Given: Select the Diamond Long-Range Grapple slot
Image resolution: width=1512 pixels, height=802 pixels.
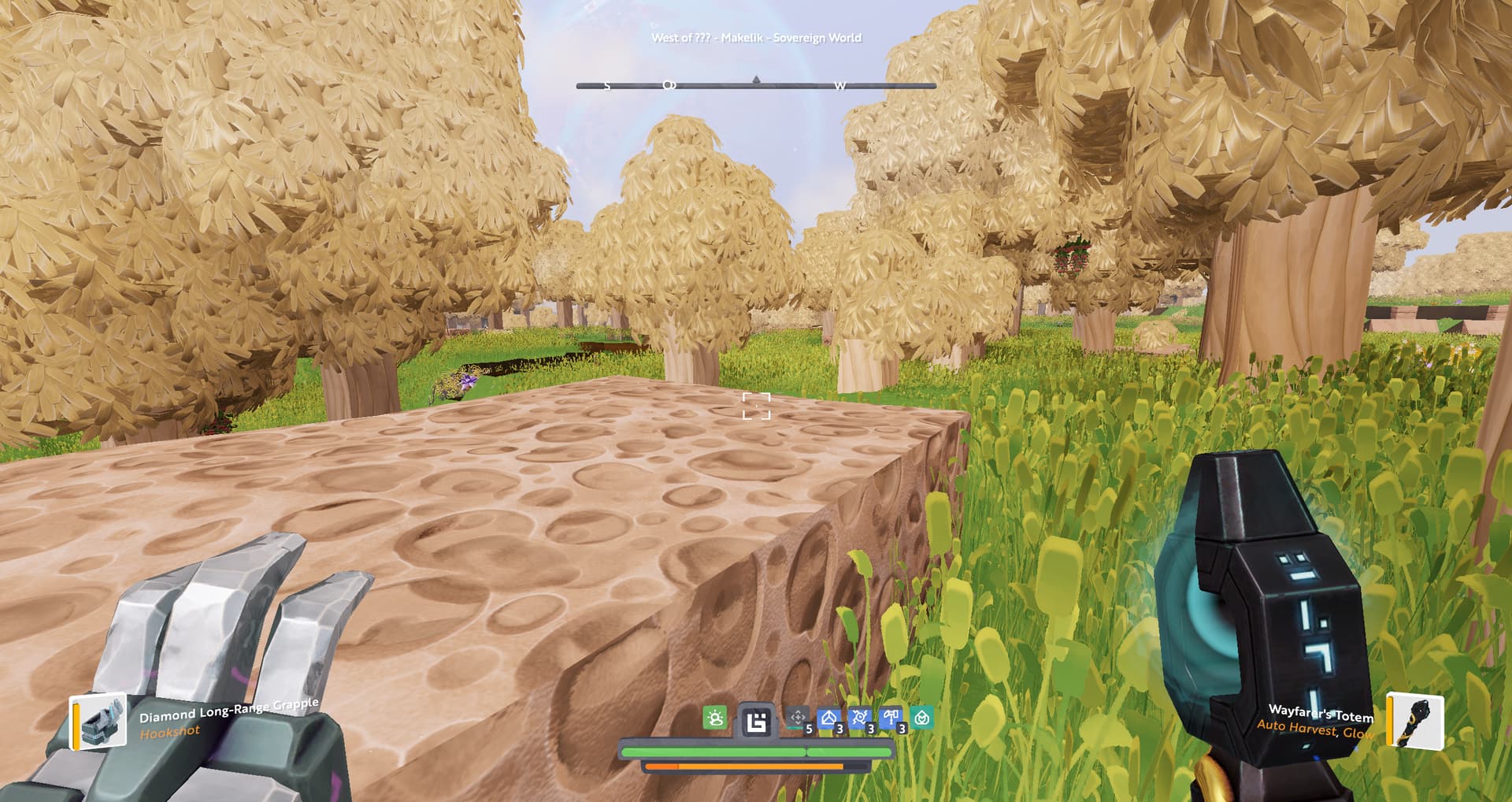Looking at the screenshot, I should [98, 720].
